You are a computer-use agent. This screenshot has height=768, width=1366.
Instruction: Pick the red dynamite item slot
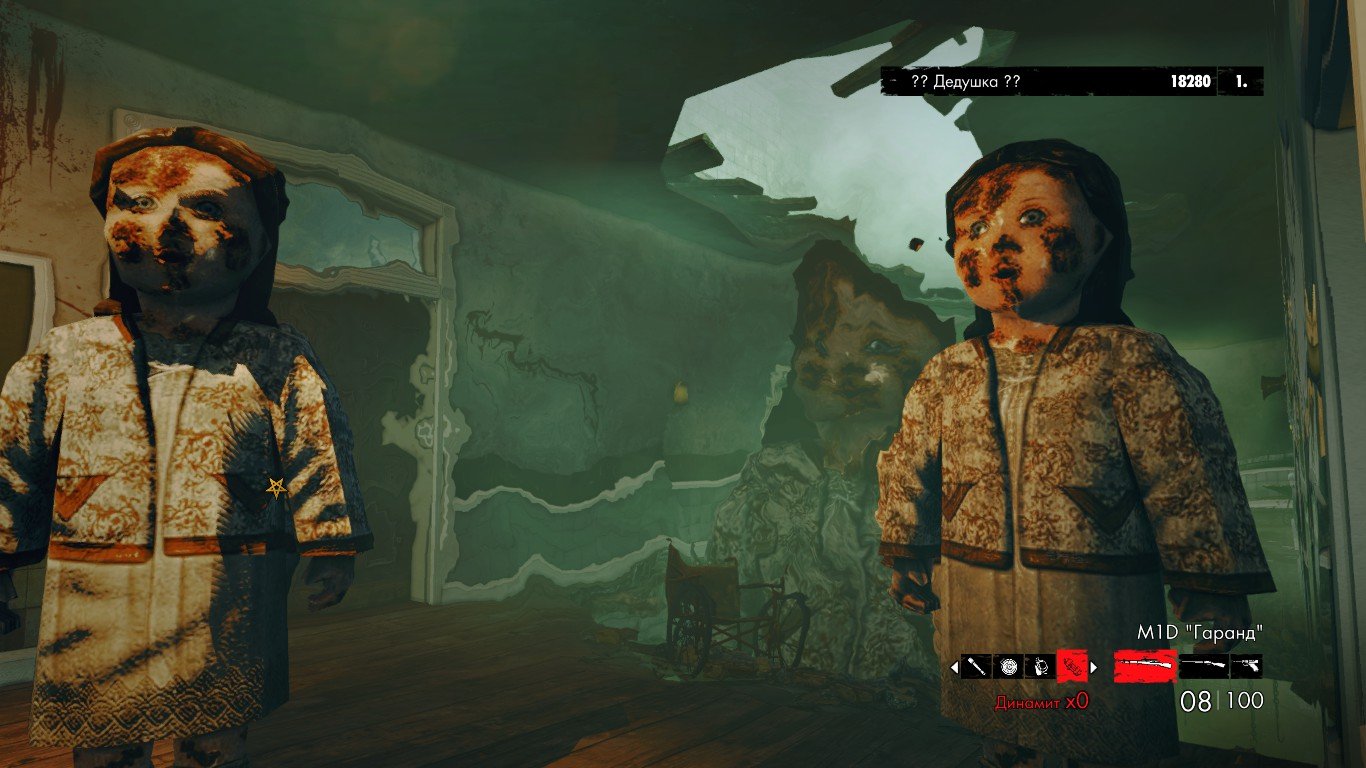coord(1072,666)
